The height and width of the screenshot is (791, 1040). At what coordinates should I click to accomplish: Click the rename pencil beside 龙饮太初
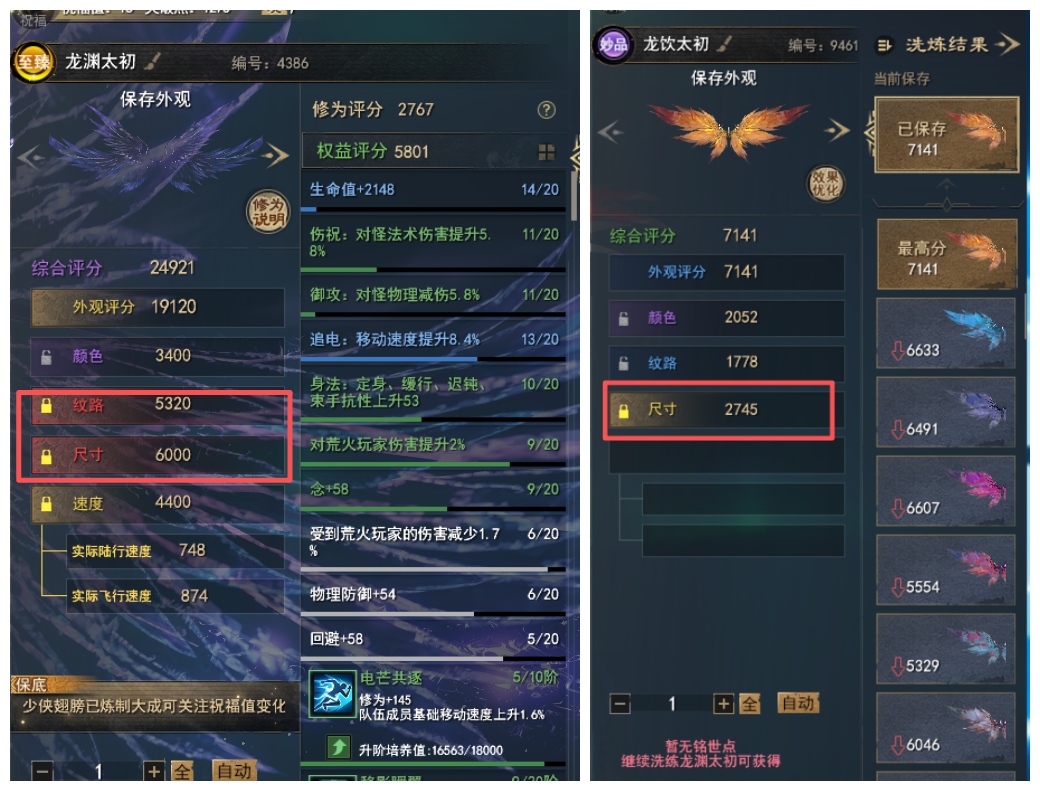pos(725,44)
